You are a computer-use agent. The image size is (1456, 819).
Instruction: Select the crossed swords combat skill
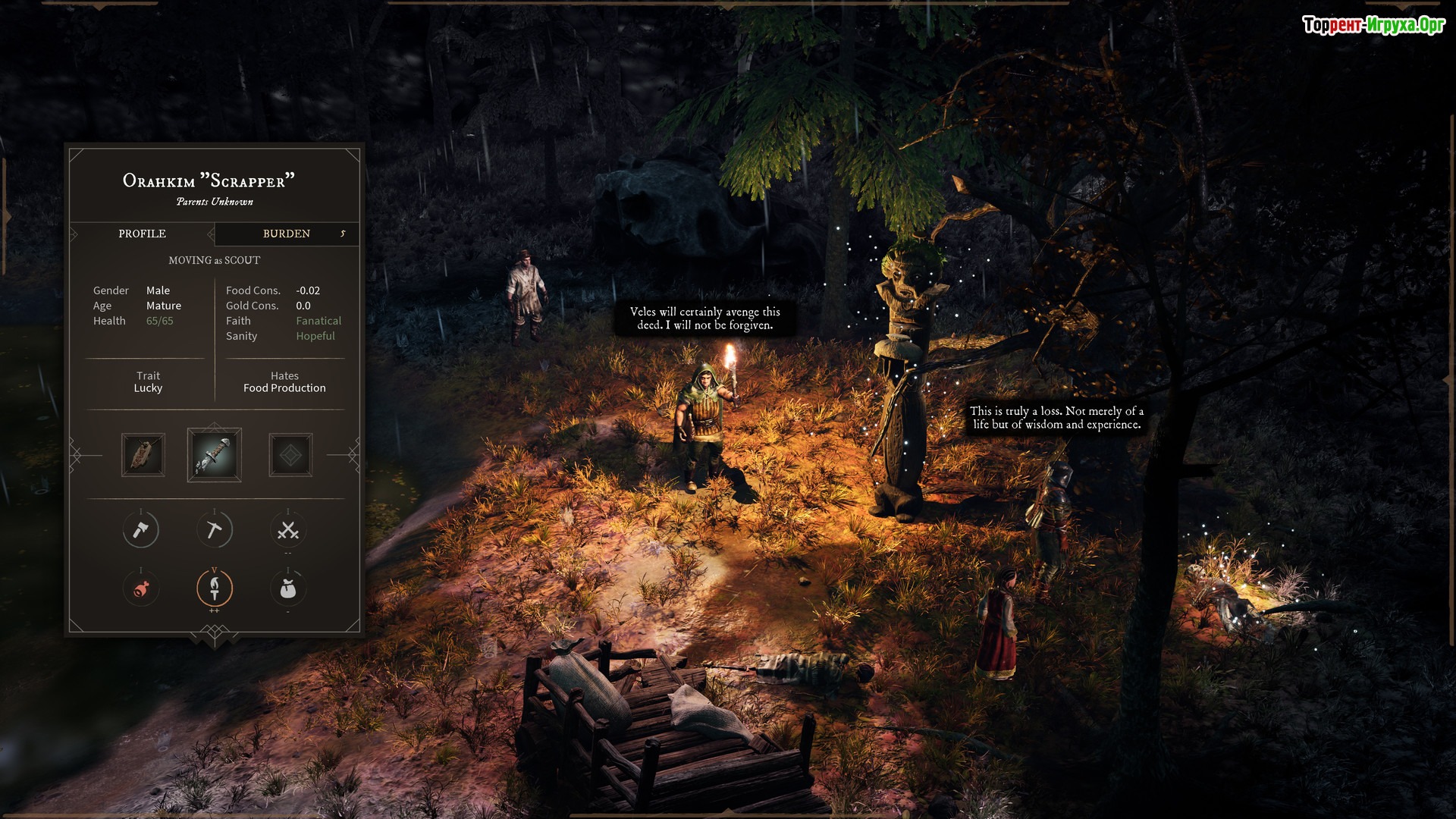point(288,530)
